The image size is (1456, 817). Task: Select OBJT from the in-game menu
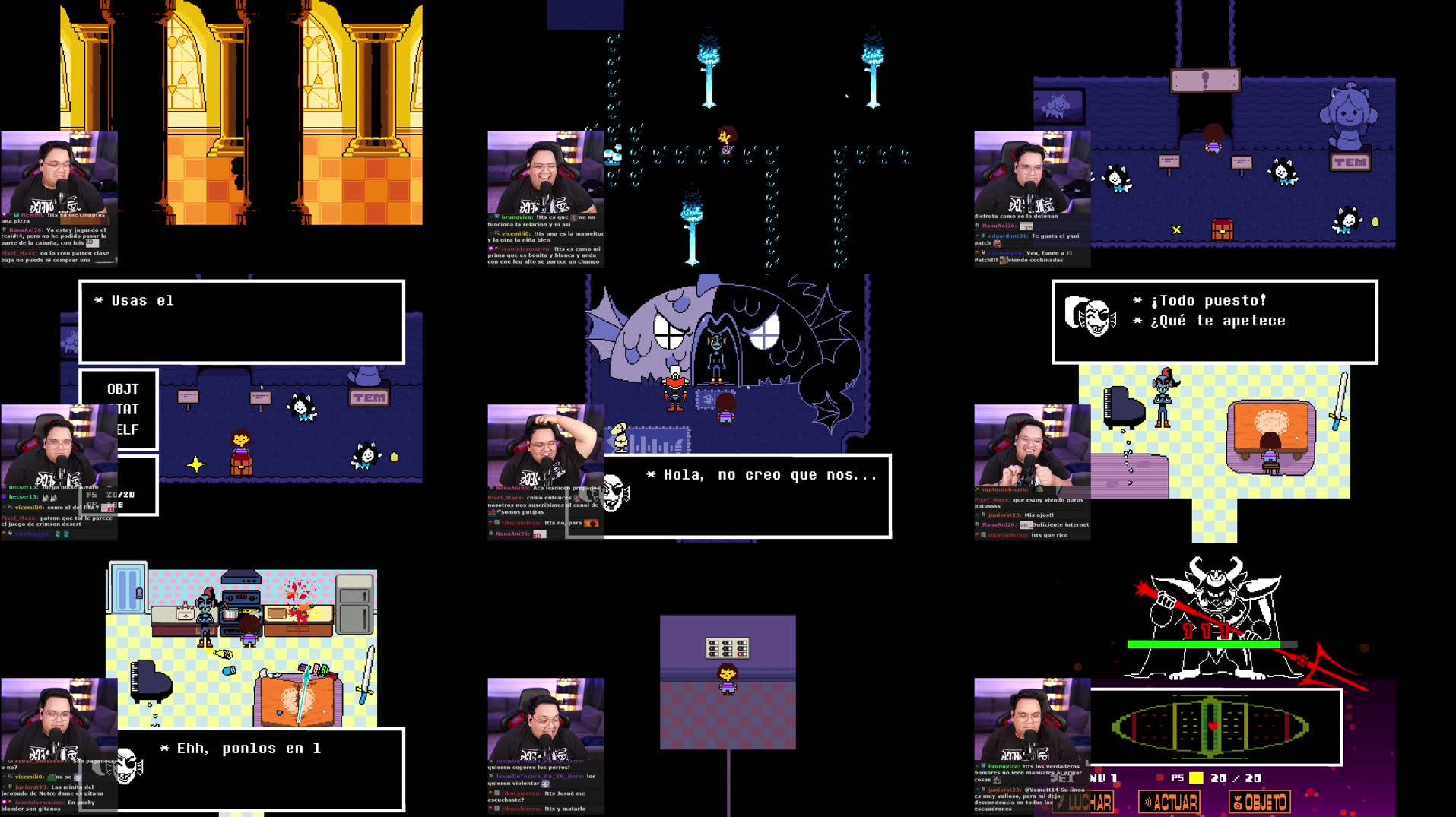tap(122, 388)
